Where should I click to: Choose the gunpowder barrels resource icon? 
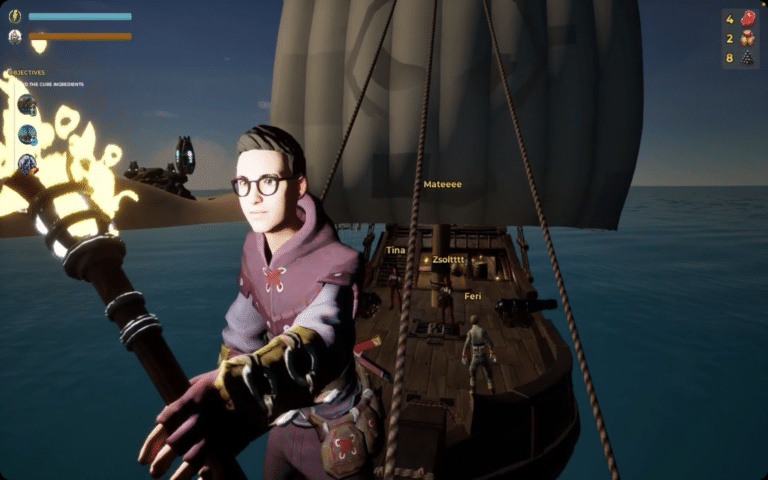tap(747, 39)
